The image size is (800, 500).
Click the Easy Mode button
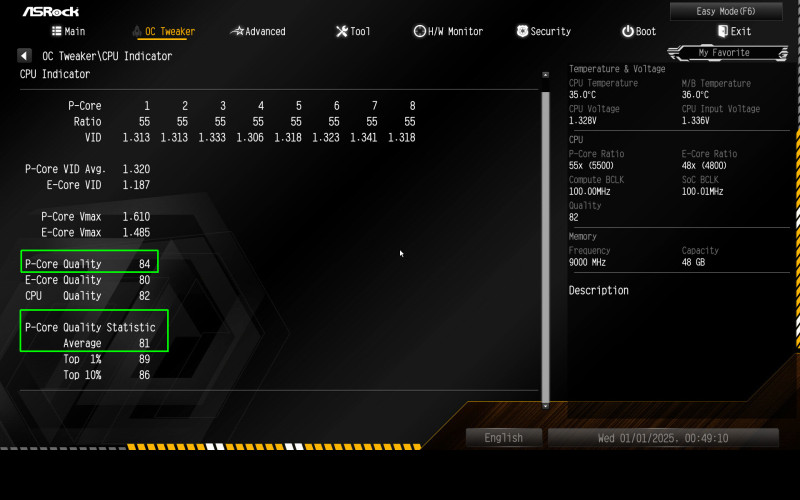pyautogui.click(x=726, y=11)
